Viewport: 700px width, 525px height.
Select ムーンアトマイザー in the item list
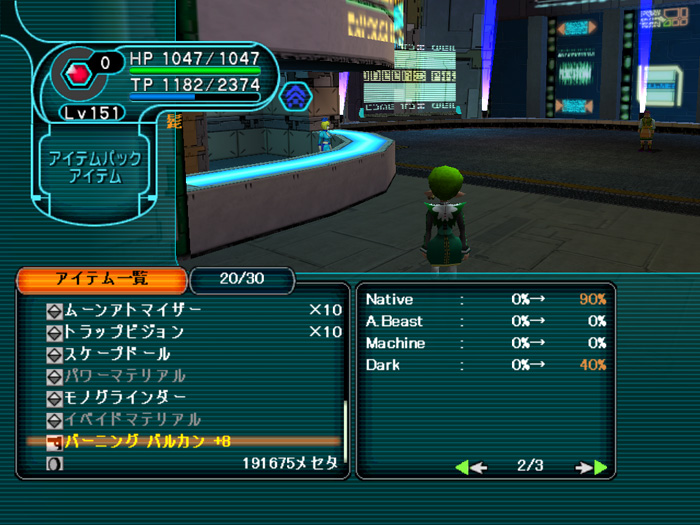tap(132, 310)
